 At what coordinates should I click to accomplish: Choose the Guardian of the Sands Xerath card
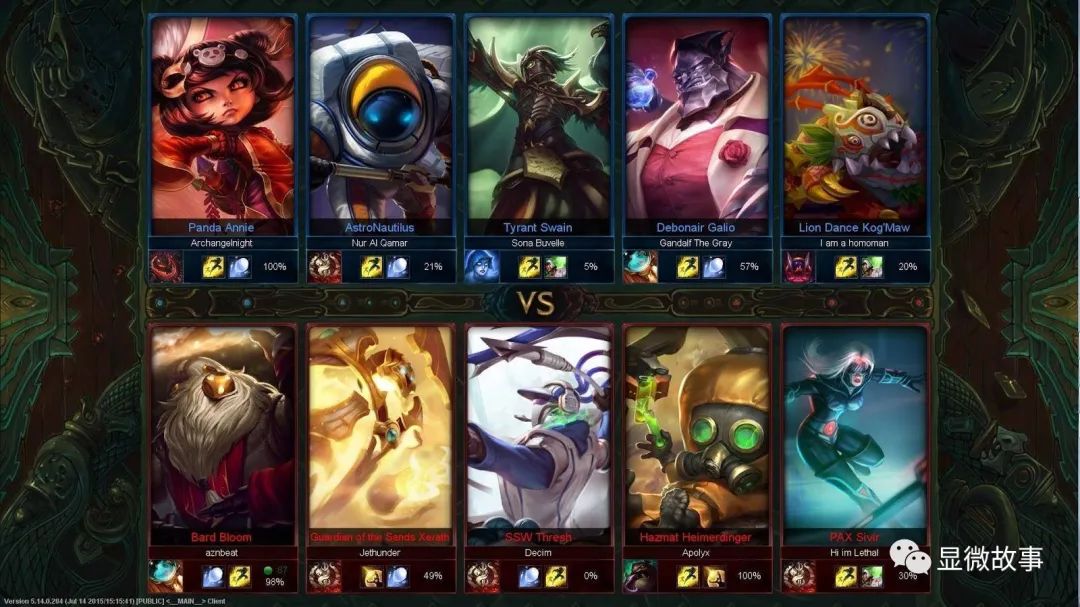pos(381,430)
